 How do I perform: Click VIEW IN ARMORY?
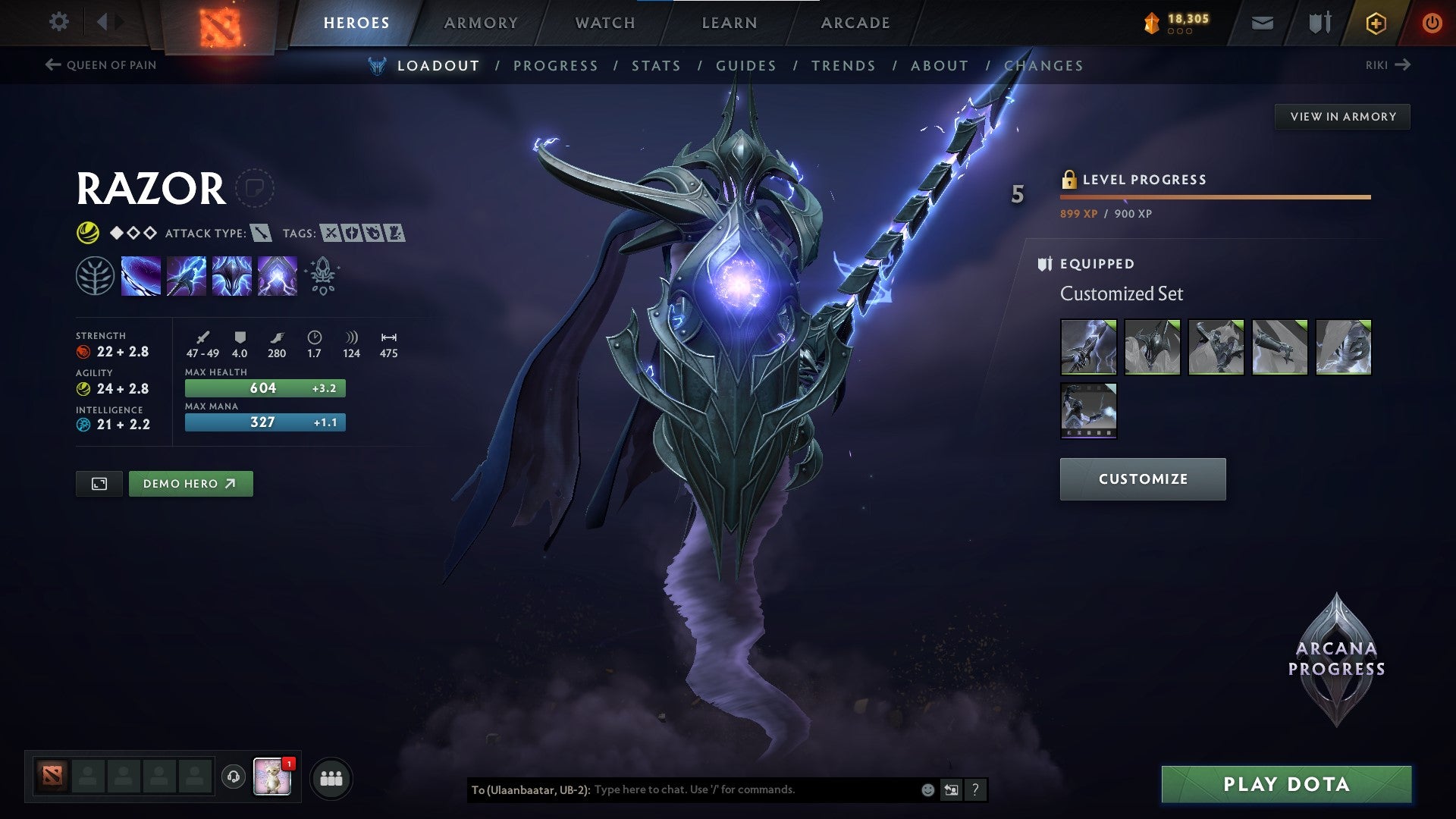coord(1342,117)
